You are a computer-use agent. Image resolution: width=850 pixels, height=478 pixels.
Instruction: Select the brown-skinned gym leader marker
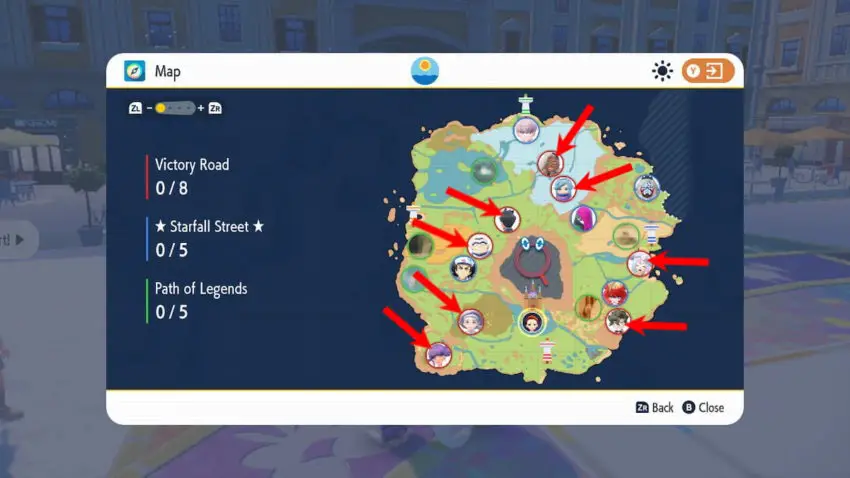coord(550,163)
